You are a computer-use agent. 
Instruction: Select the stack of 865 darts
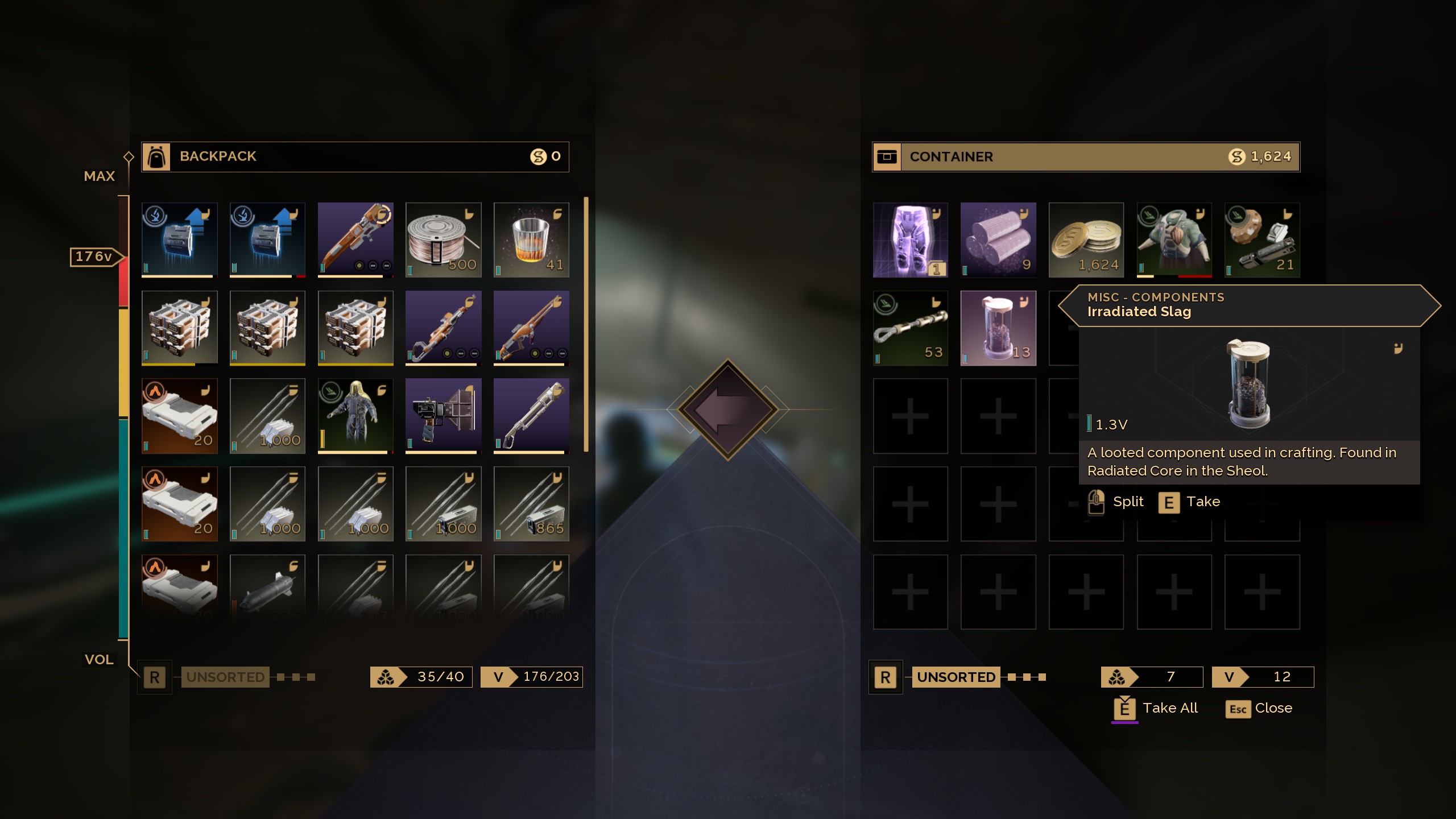[x=531, y=504]
